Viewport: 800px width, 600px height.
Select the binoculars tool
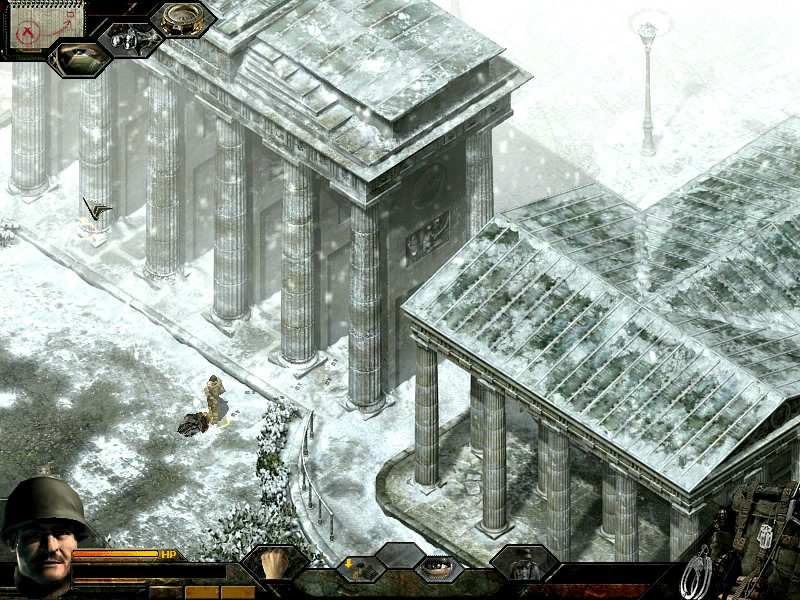click(129, 39)
